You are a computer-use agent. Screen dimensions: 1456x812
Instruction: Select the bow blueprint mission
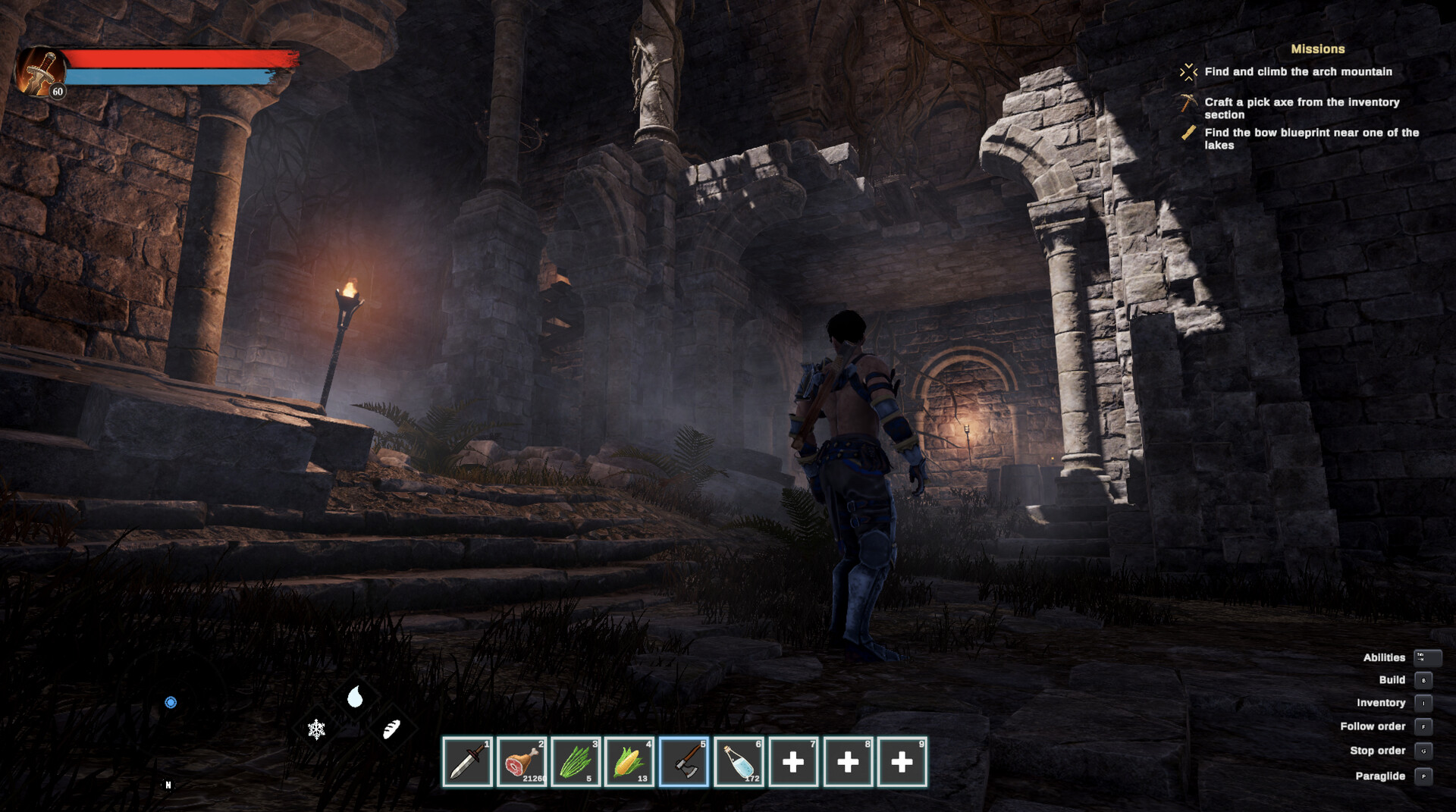coord(1311,138)
